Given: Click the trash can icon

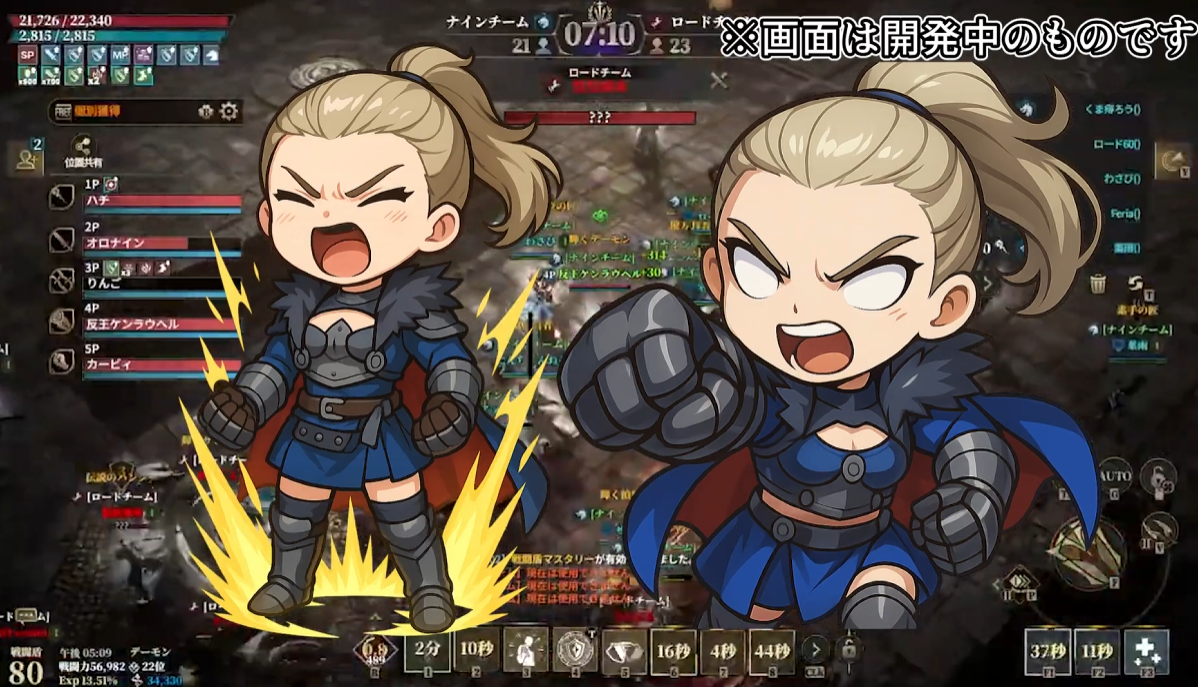Looking at the screenshot, I should point(1098,284).
